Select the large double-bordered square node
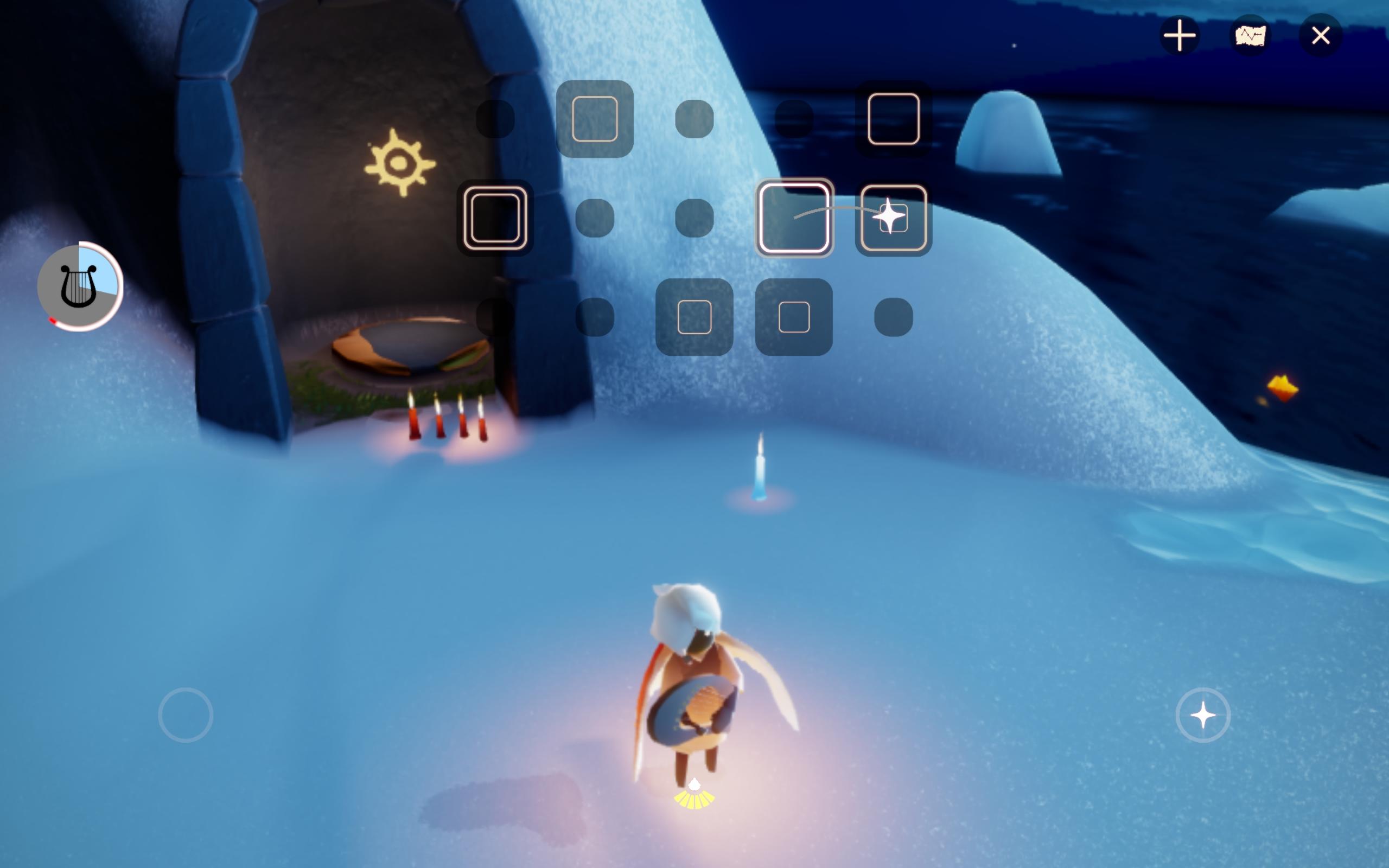This screenshot has height=868, width=1389. pos(495,218)
